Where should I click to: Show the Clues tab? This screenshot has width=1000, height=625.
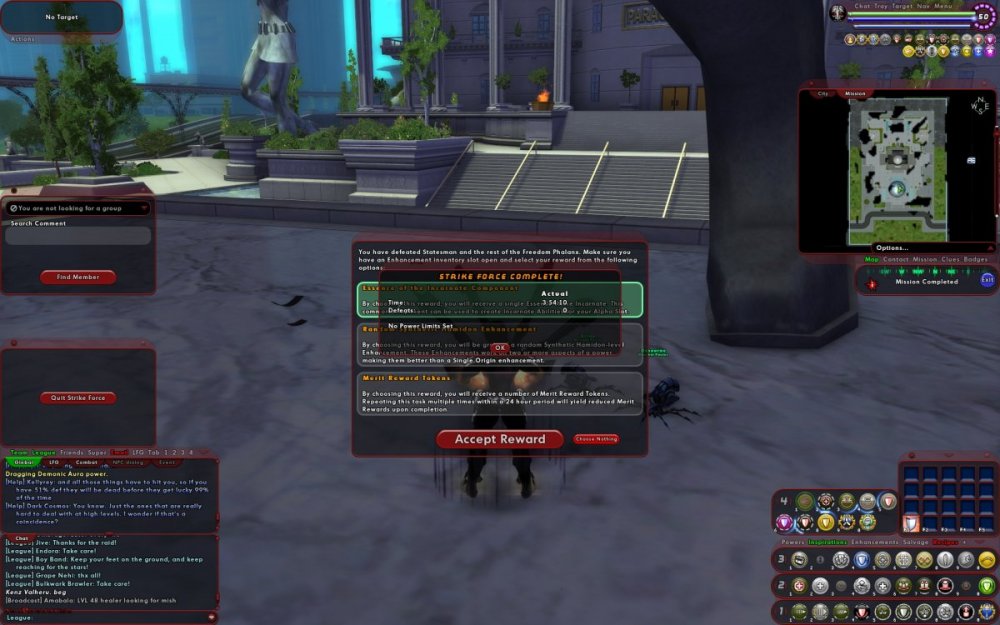(950, 259)
